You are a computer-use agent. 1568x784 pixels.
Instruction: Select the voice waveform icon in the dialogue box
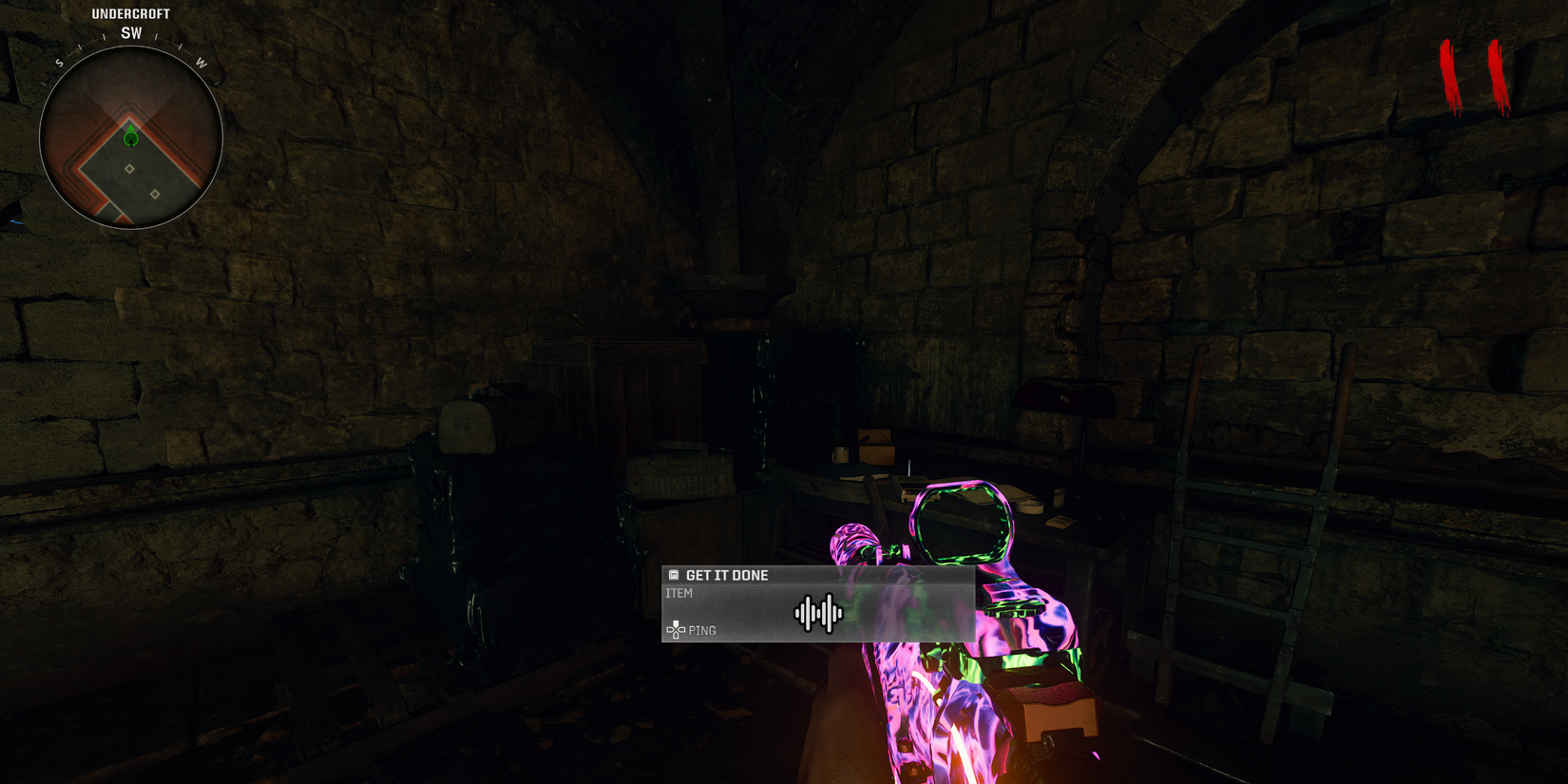(817, 614)
